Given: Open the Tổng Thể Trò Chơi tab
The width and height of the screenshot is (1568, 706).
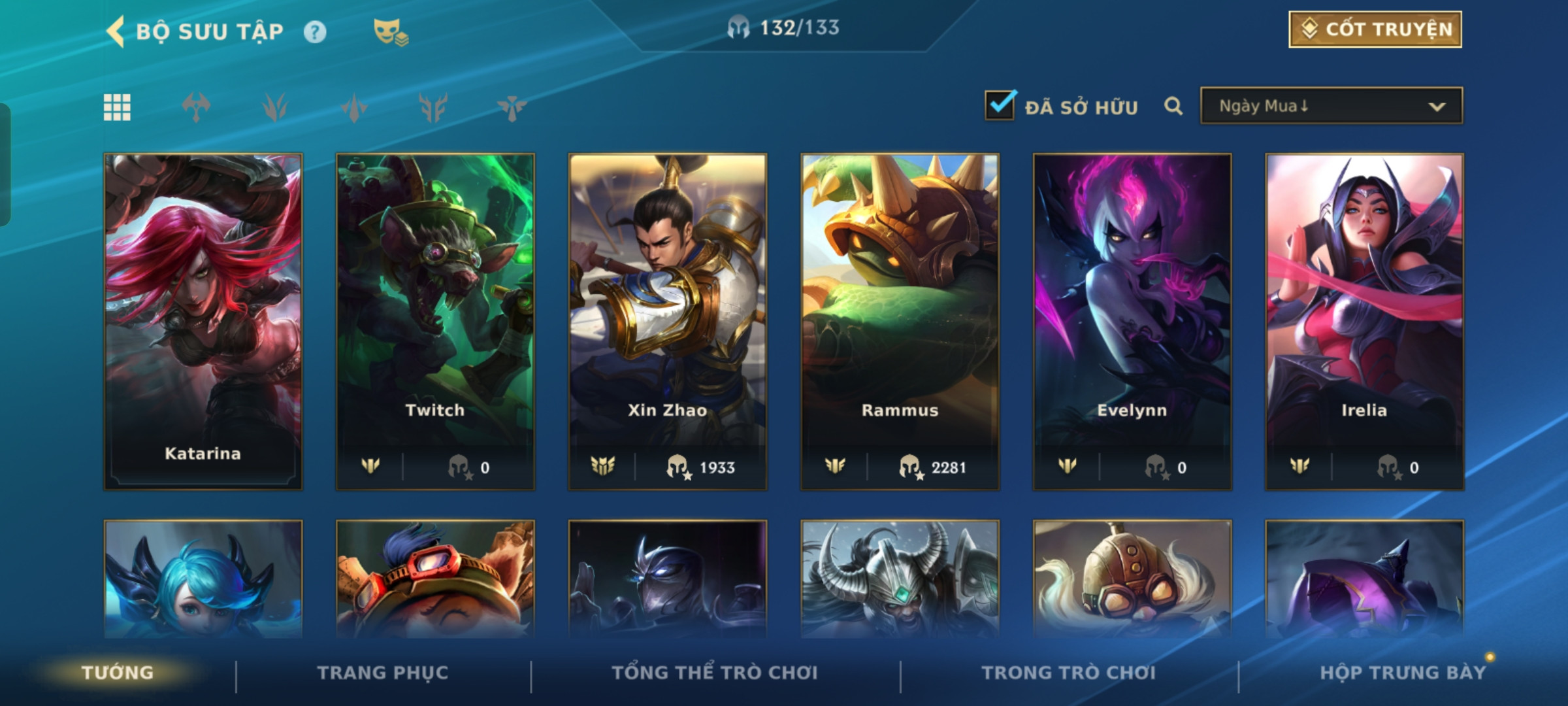Looking at the screenshot, I should pyautogui.click(x=715, y=673).
